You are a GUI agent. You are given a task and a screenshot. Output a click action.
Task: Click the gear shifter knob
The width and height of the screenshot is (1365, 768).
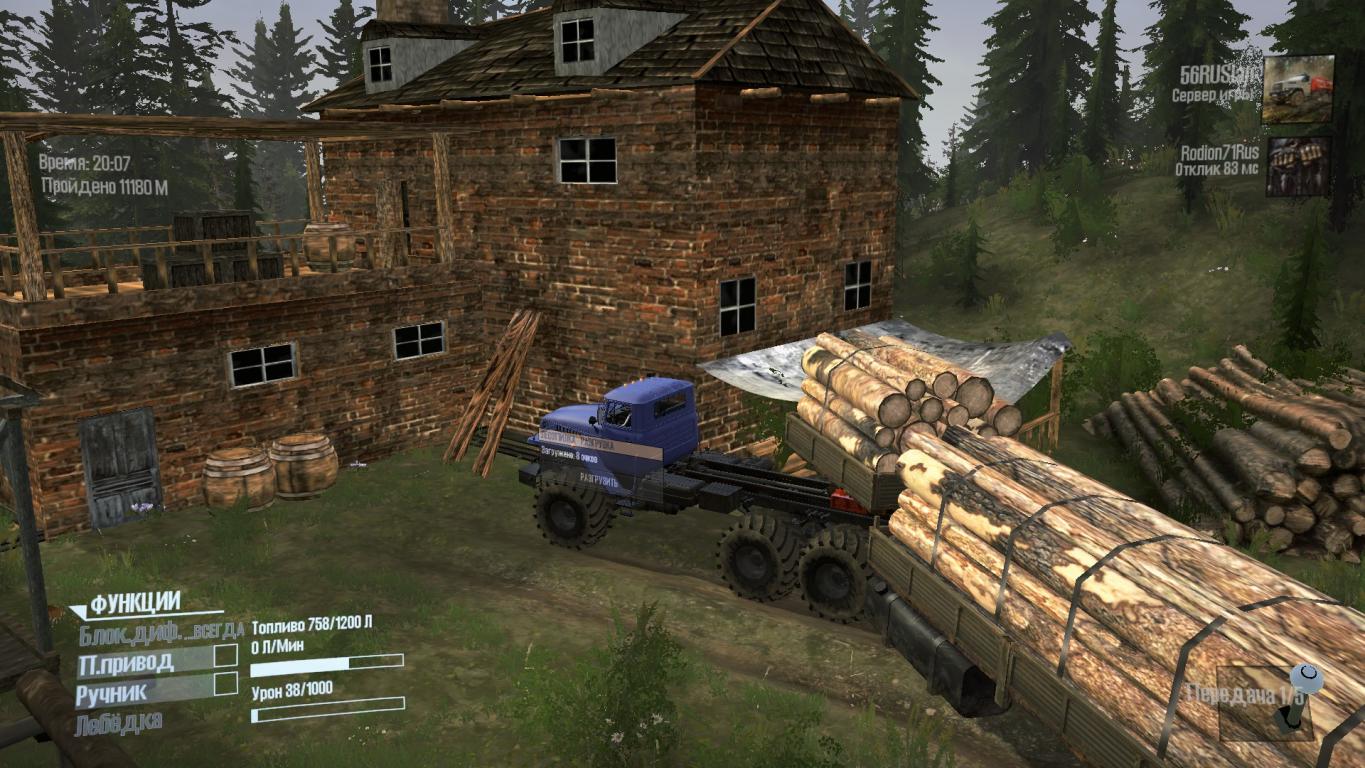[x=1306, y=680]
